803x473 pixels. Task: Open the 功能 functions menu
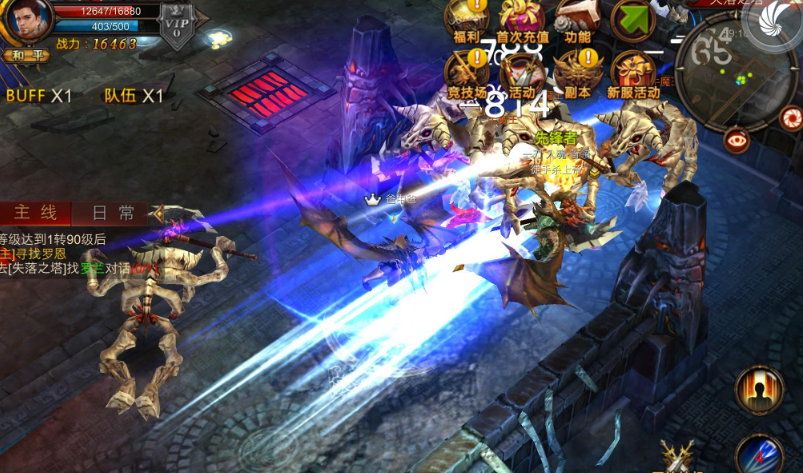coord(576,18)
